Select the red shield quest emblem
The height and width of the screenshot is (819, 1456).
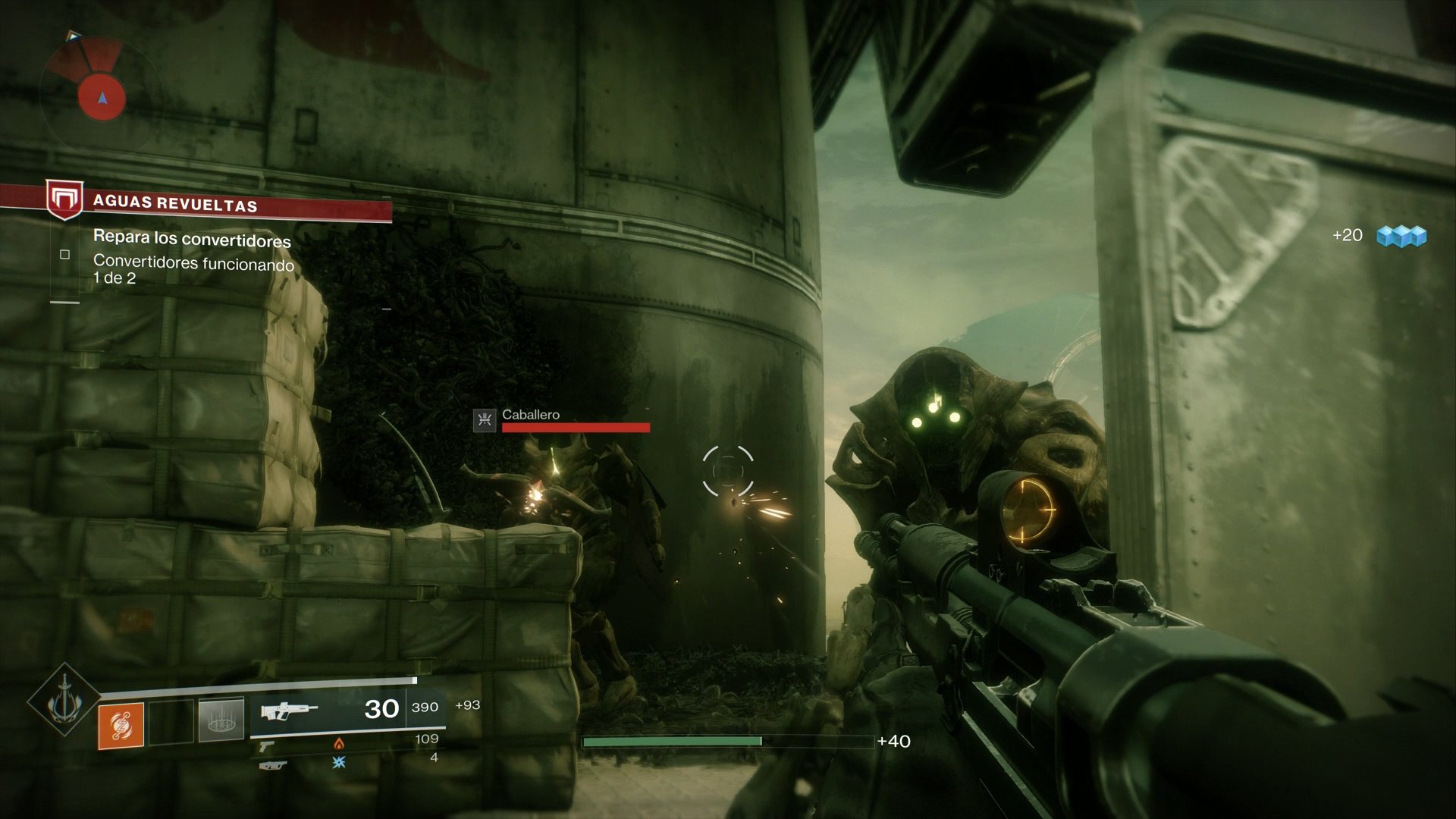point(64,199)
